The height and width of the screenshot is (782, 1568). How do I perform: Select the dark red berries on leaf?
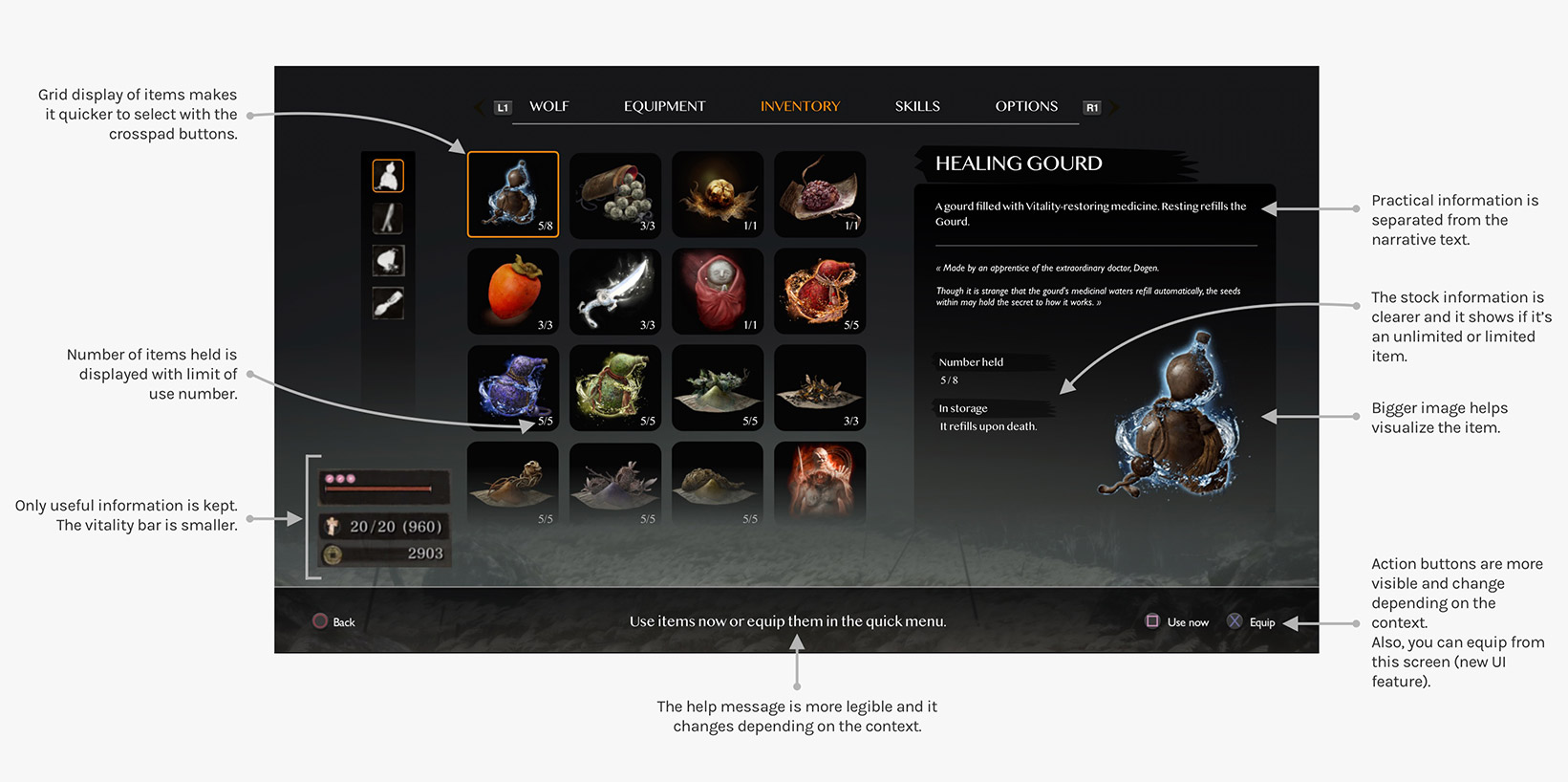point(820,194)
